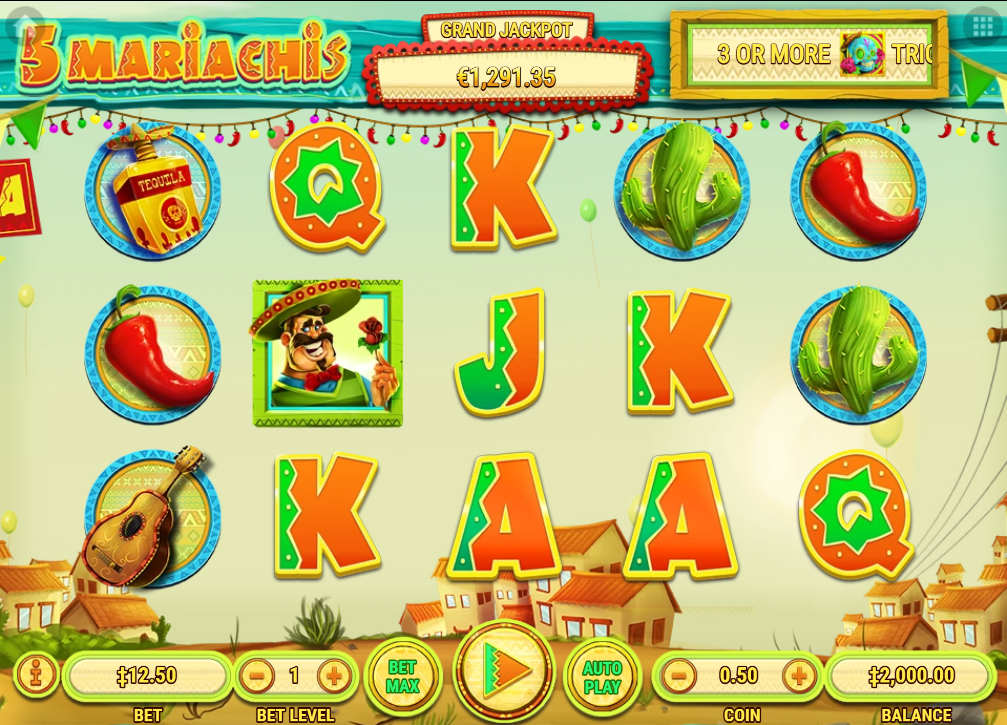Turn on Auto Play
The image size is (1007, 725).
click(x=602, y=677)
